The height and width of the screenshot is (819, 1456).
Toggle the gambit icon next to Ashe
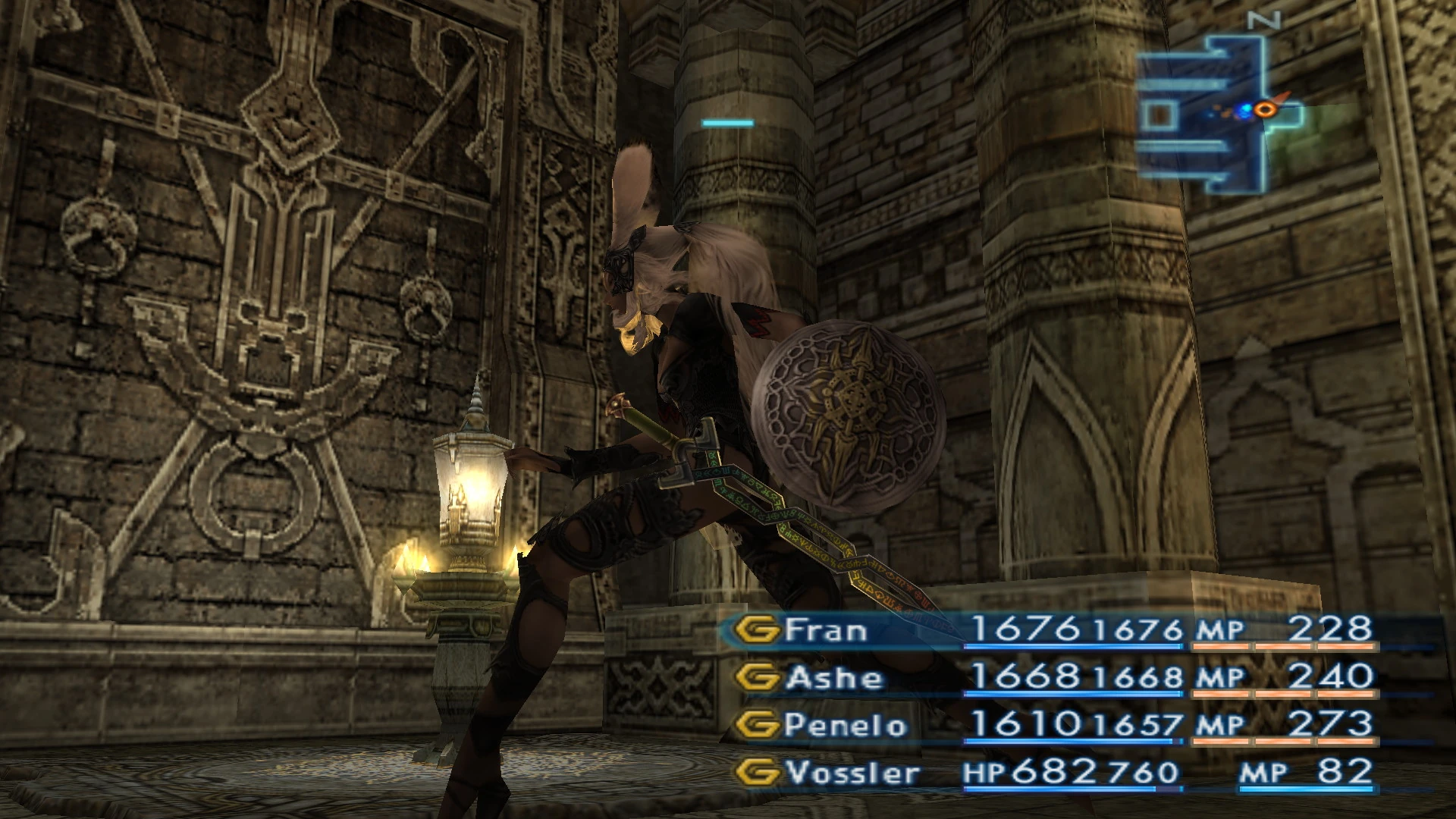point(757,677)
